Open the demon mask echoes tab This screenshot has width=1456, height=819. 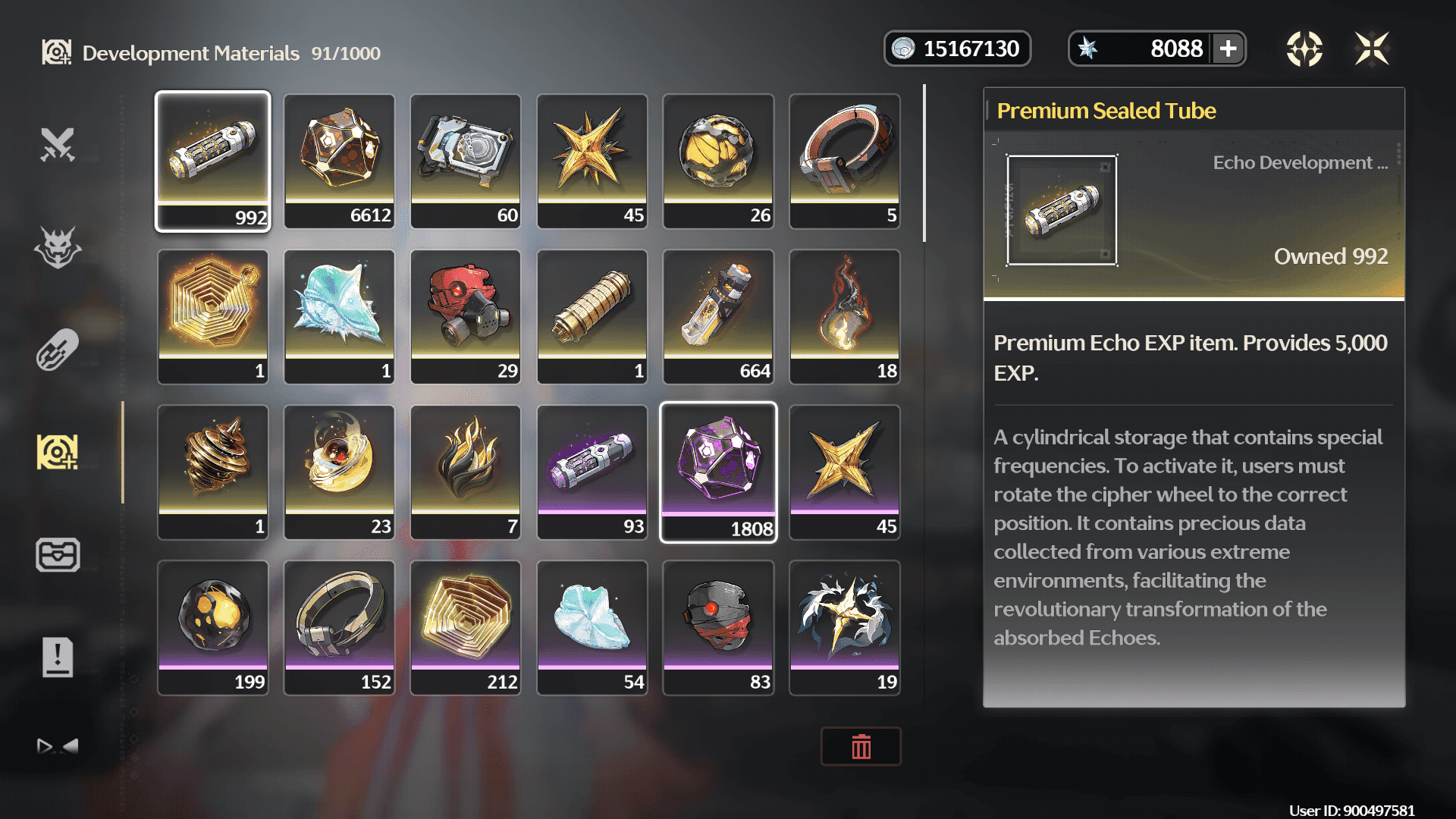(58, 247)
